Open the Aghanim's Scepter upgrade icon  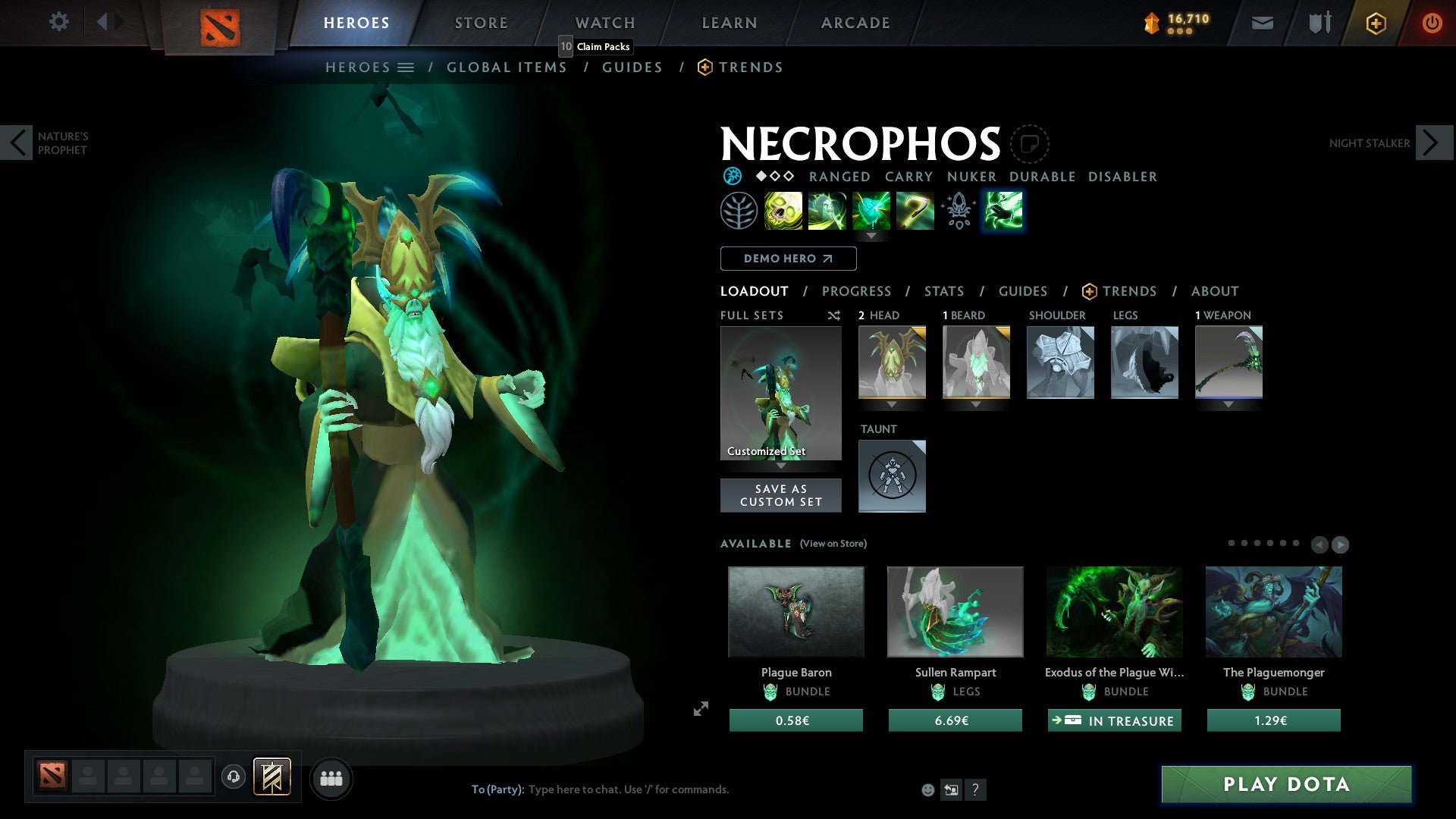click(959, 211)
